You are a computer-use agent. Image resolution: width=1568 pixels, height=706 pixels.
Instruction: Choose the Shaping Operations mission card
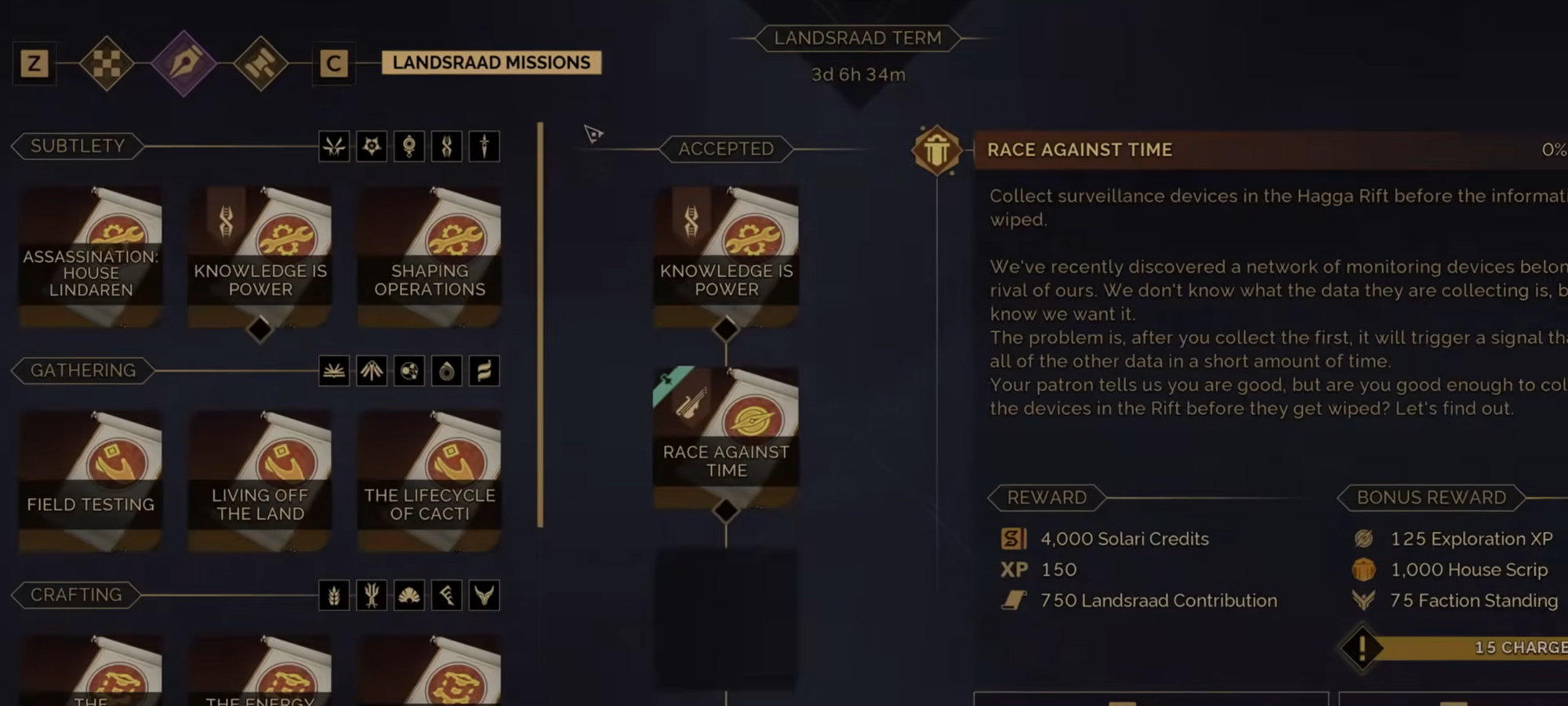click(430, 256)
